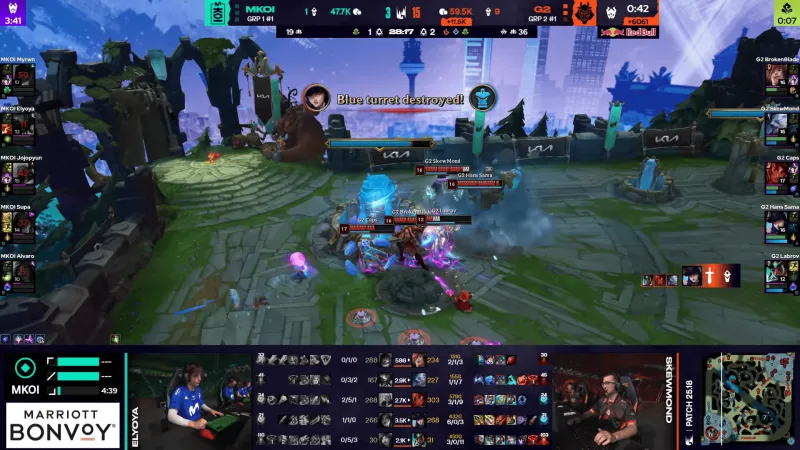Click the Marriott Bonvoy sponsor banner
Screen dimensions: 800x450
click(x=64, y=425)
